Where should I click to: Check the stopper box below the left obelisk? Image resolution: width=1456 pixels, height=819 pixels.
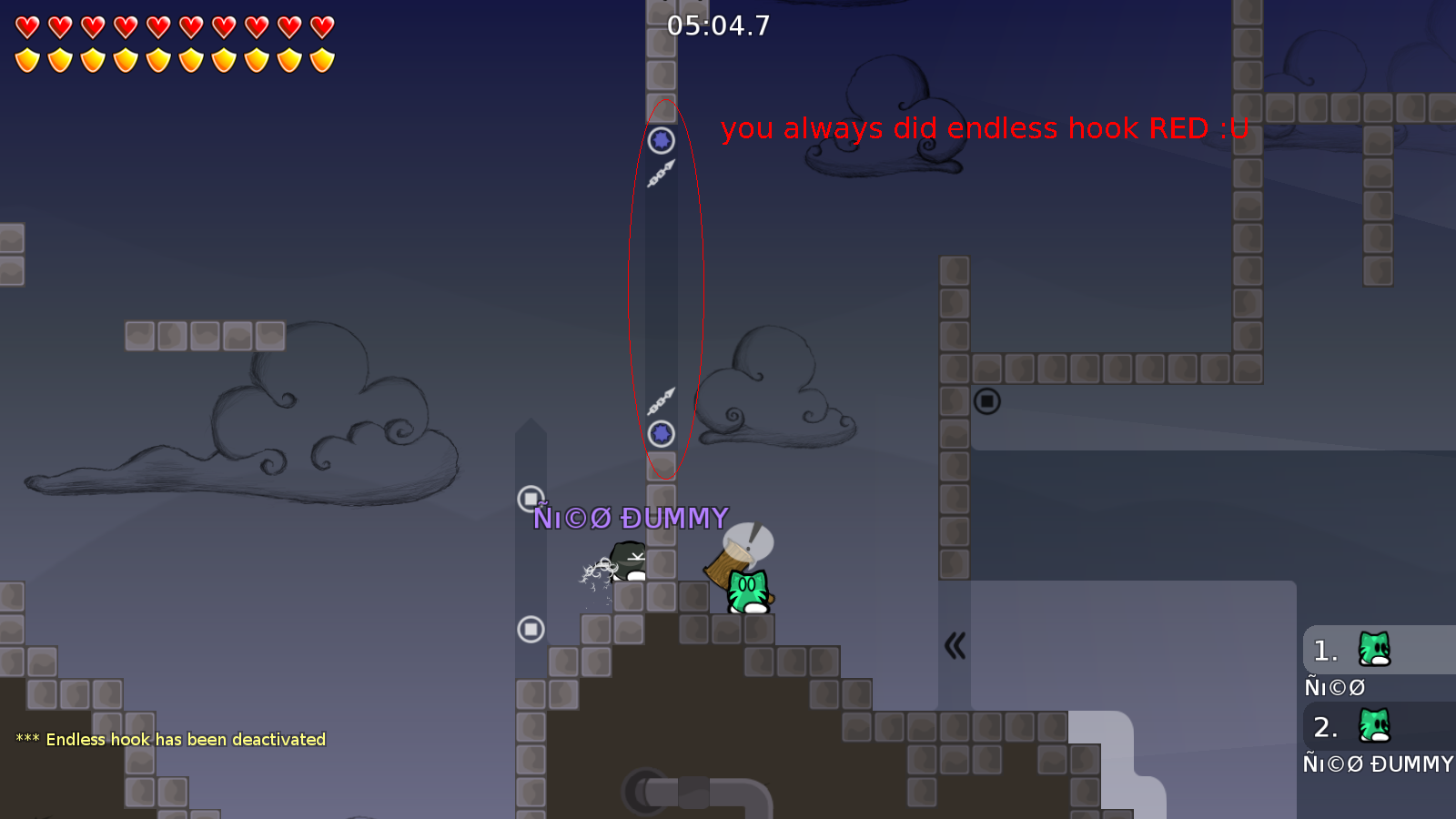529,628
